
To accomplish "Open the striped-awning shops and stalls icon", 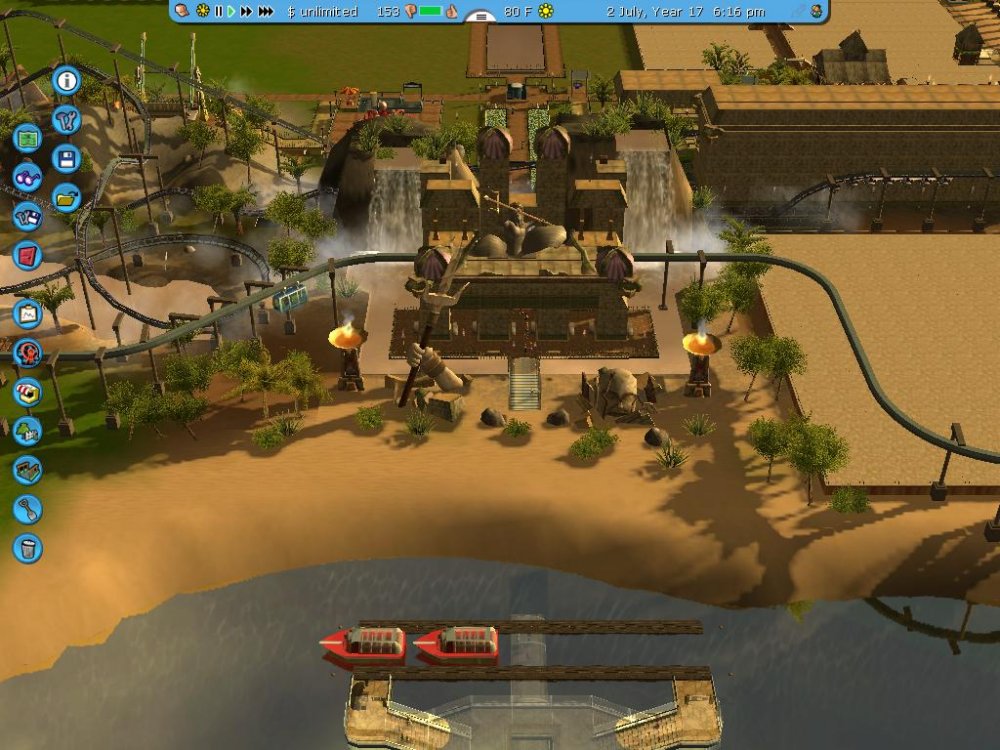I will pyautogui.click(x=27, y=392).
